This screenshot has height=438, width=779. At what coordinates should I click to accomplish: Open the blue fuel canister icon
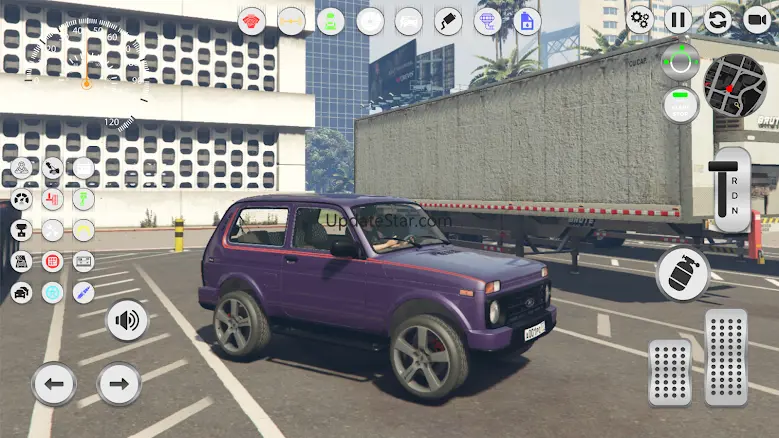tap(526, 21)
